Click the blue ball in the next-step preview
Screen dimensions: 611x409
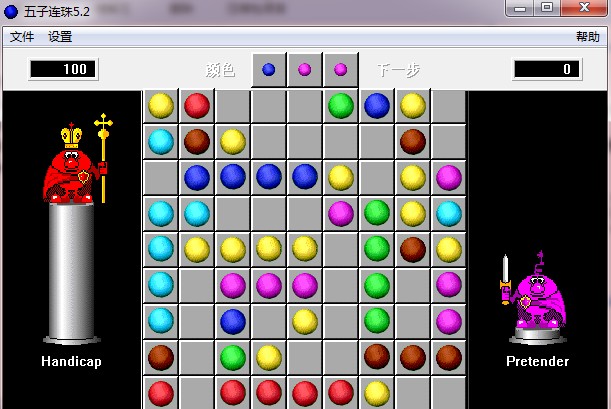click(269, 70)
